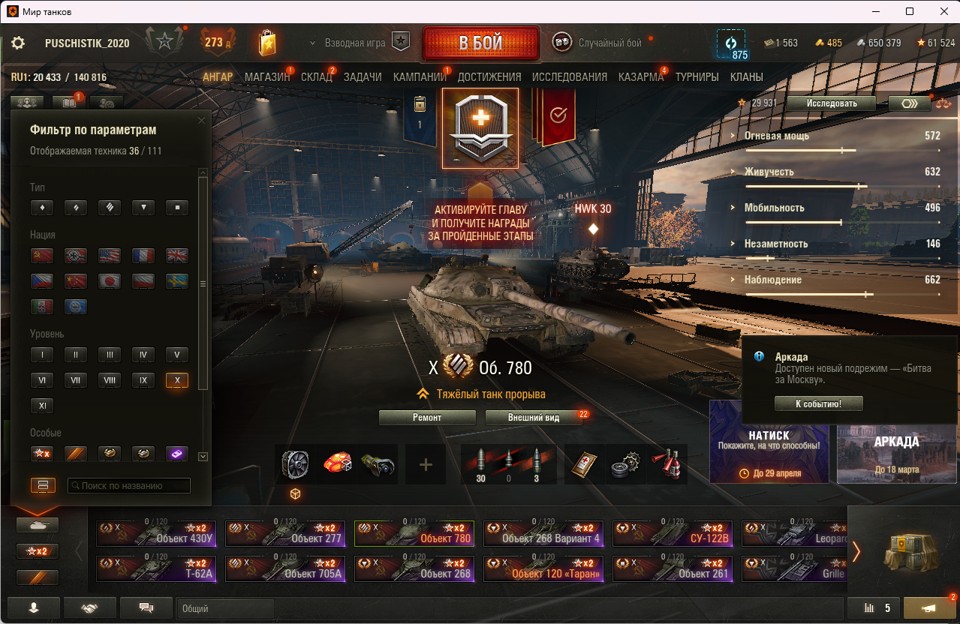The height and width of the screenshot is (624, 960).
Task: Open the НАТИСК mode banner
Action: point(769,441)
